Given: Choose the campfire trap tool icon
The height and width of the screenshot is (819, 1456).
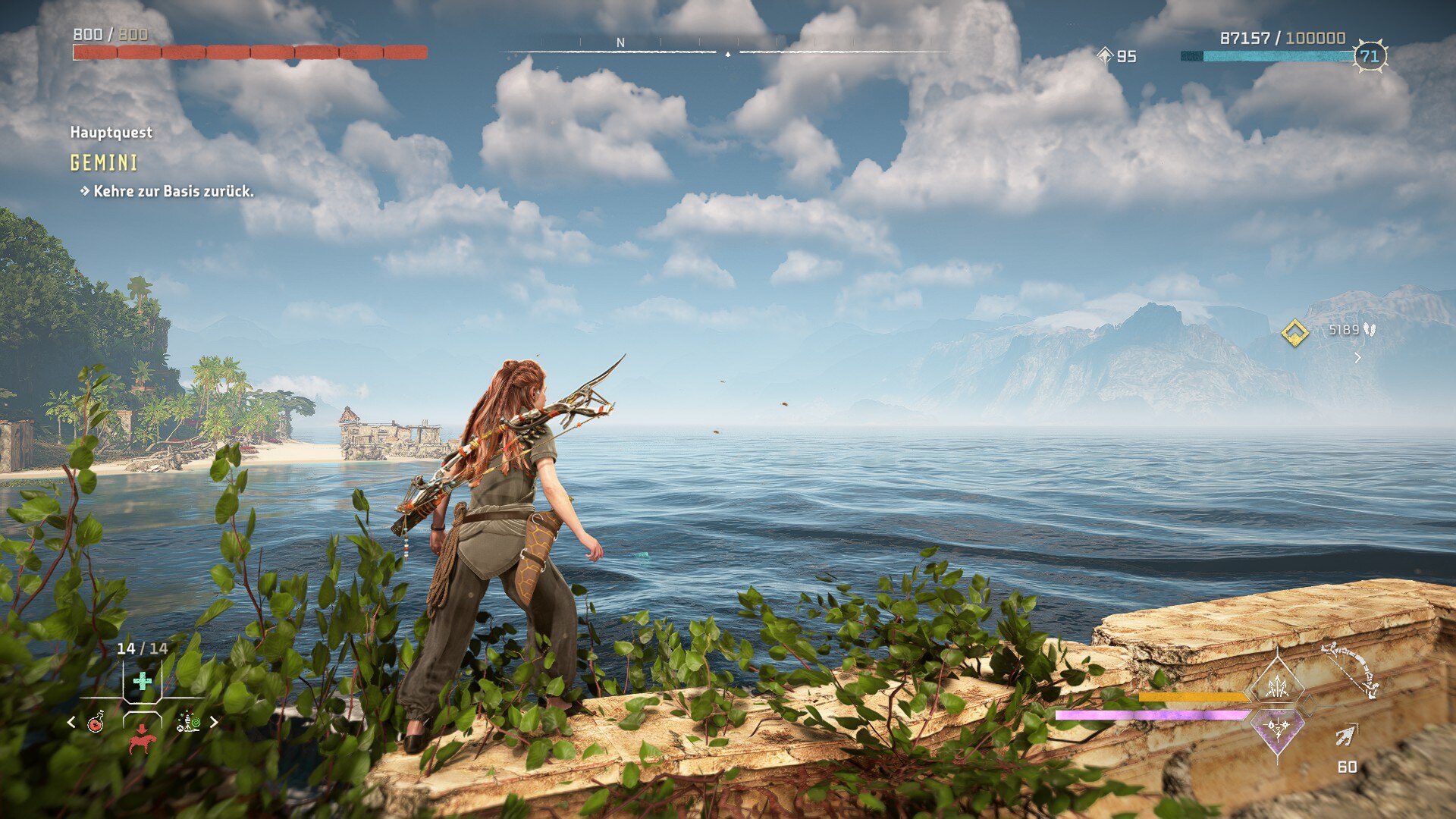Looking at the screenshot, I should 188,722.
